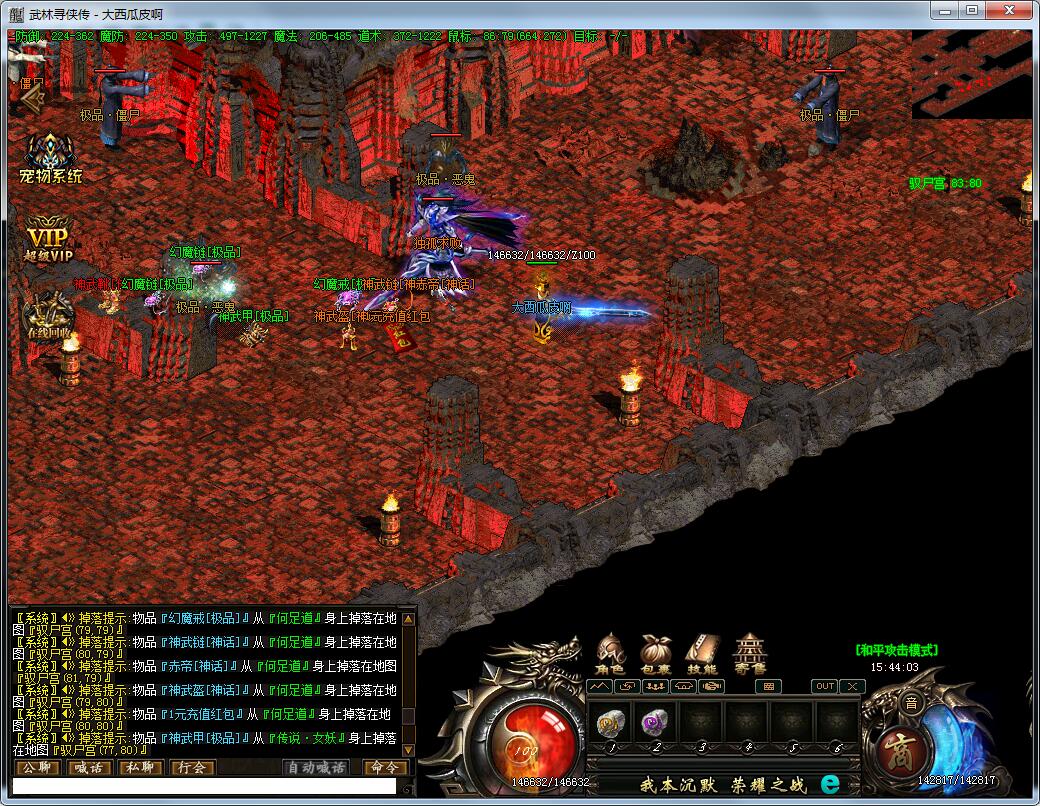Open the 技能 skills book

pyautogui.click(x=702, y=651)
